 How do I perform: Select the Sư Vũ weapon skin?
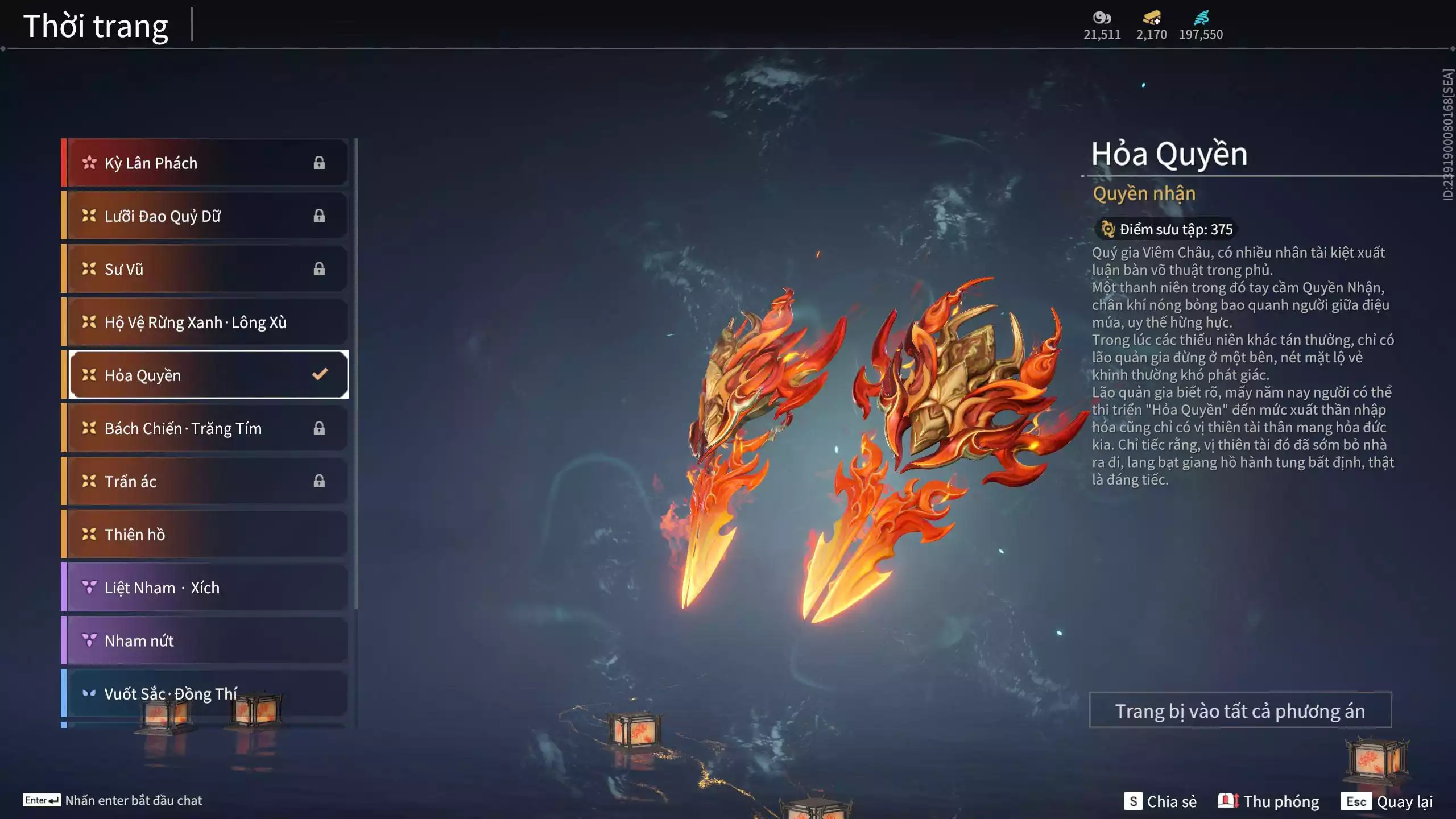pos(205,269)
